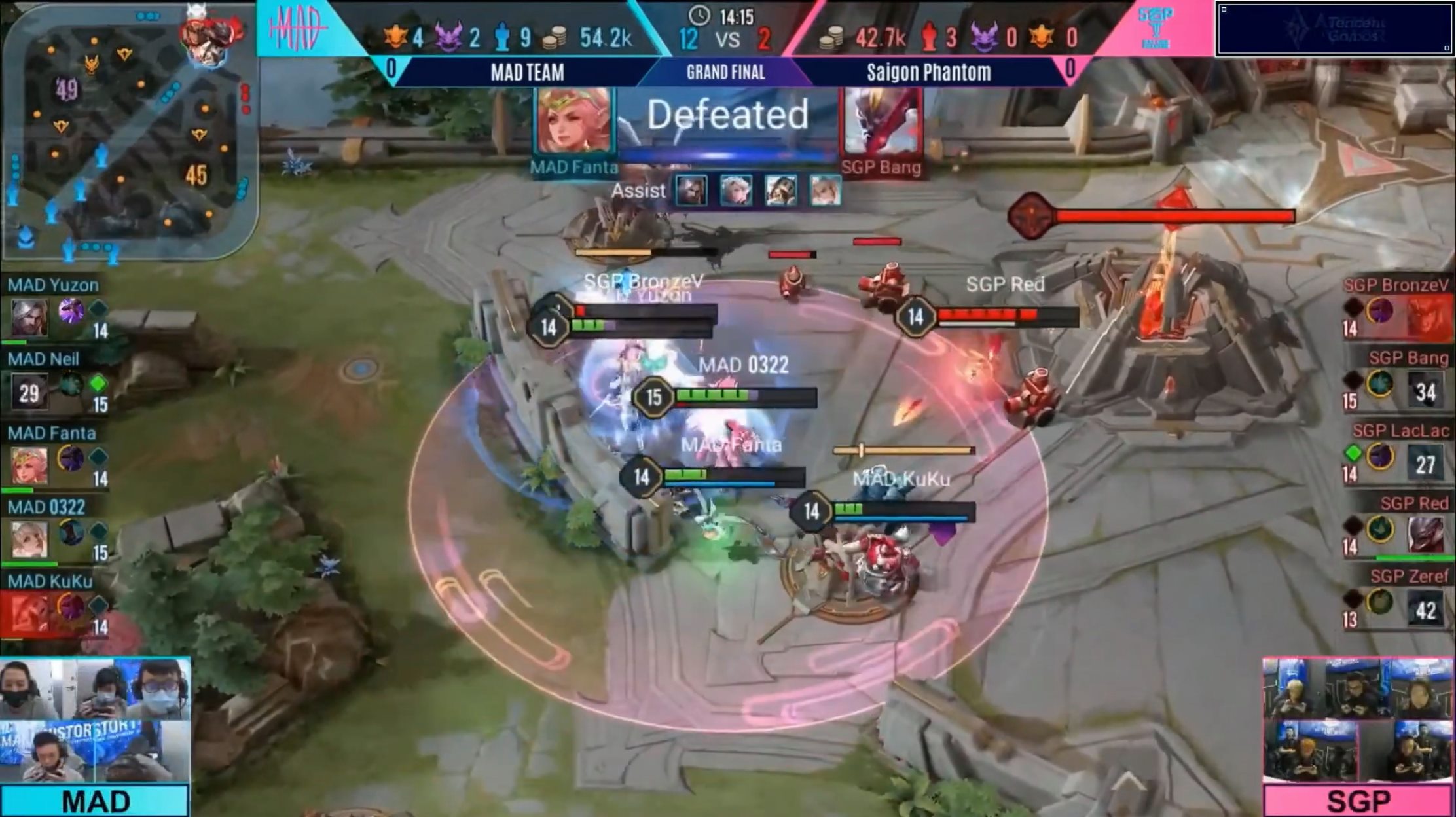
Task: Pick MAD 0322's hero portrait
Action: pyautogui.click(x=29, y=539)
